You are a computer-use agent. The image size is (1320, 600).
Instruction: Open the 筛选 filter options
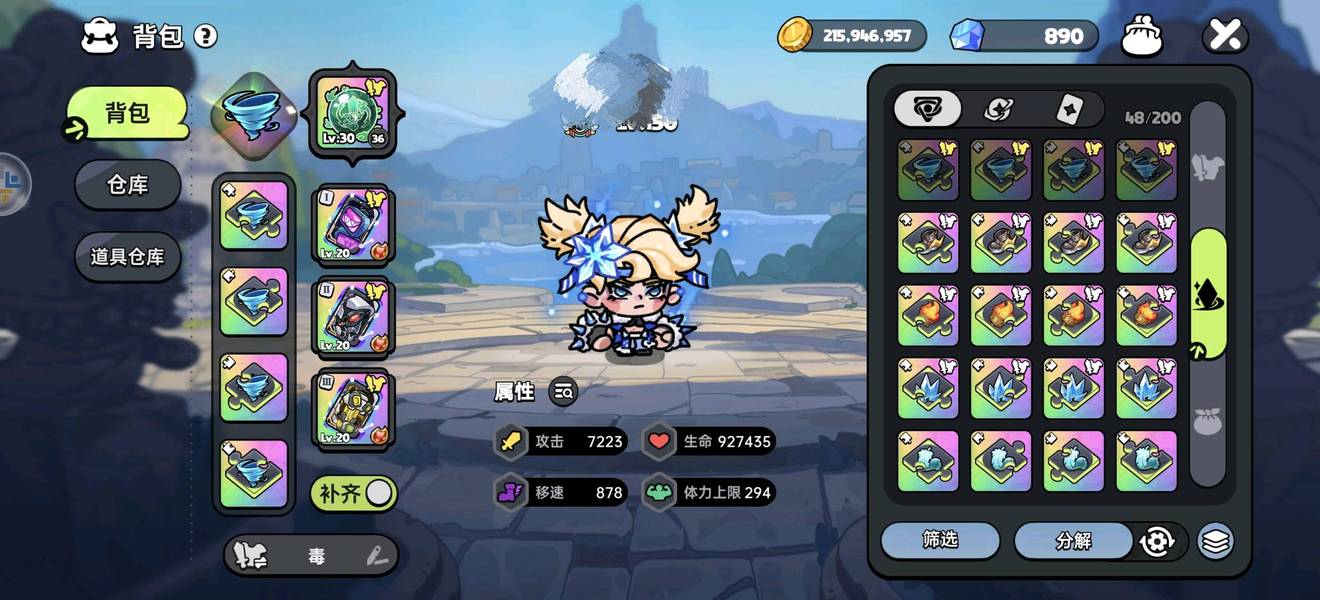coord(940,540)
